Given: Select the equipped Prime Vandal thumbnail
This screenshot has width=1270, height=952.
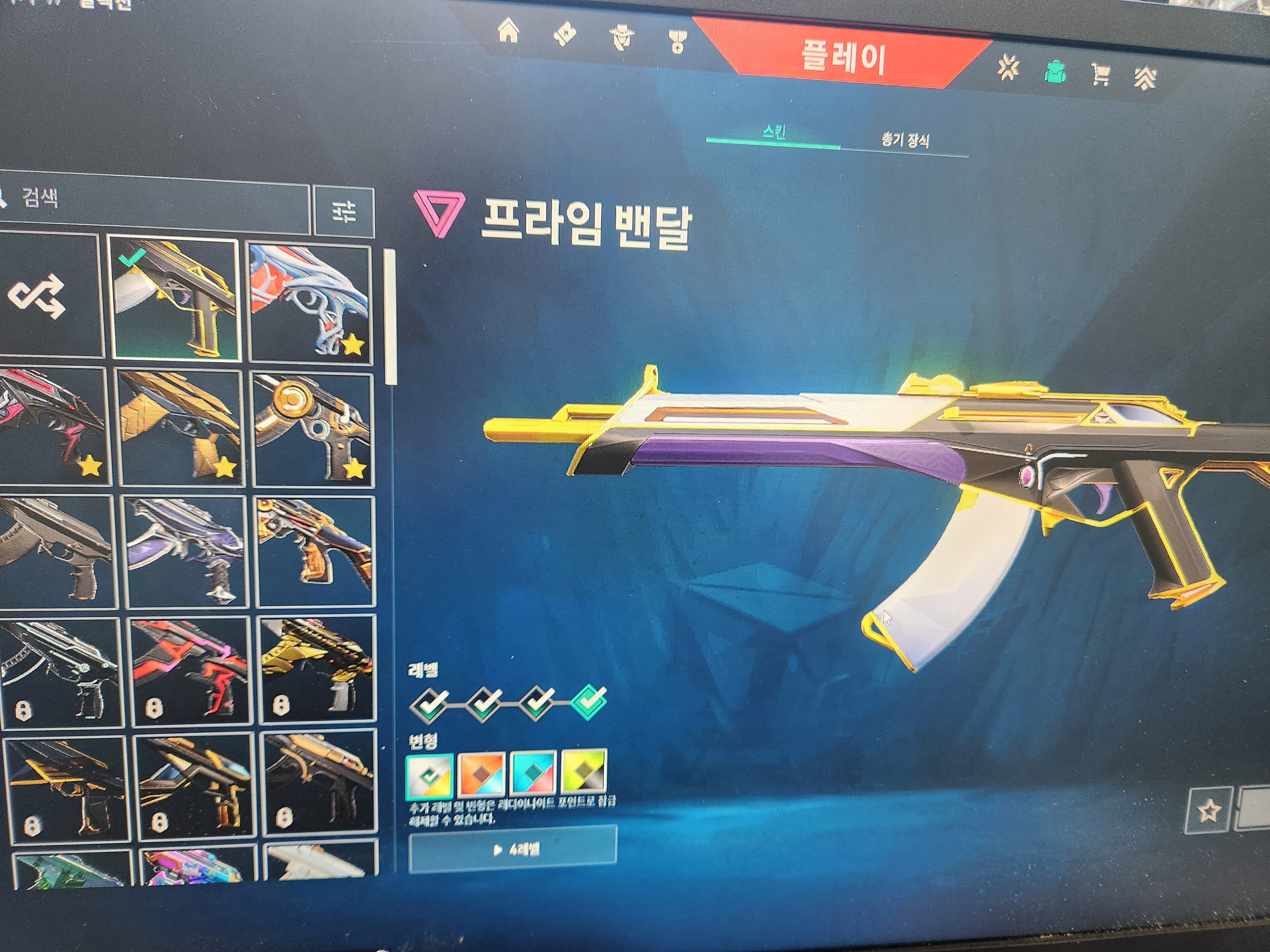Looking at the screenshot, I should tap(173, 299).
